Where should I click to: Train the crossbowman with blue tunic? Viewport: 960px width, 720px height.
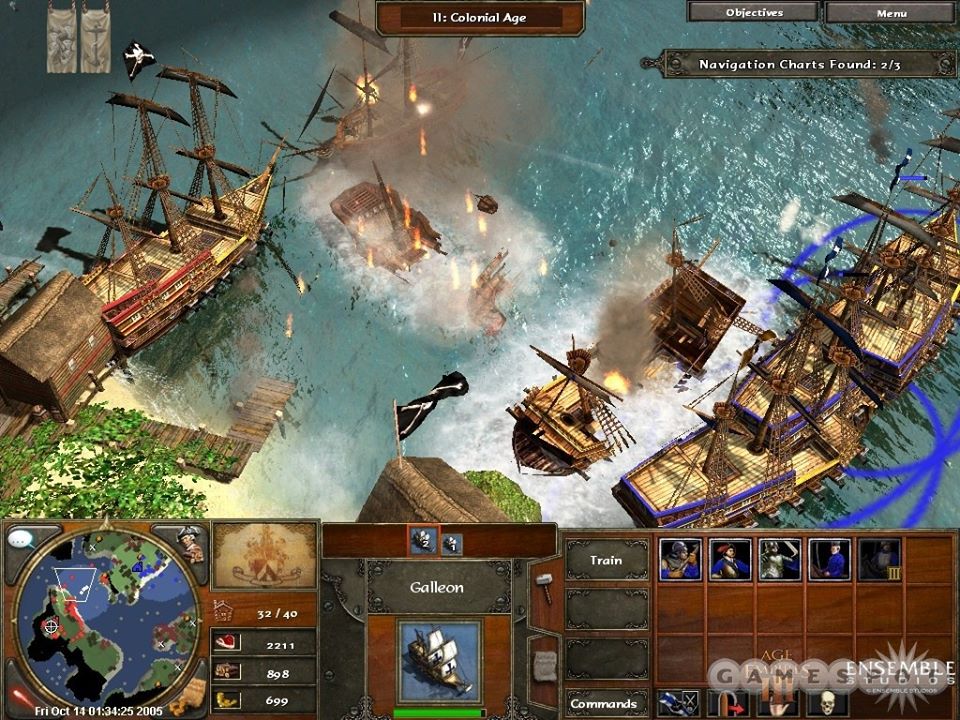[x=680, y=559]
